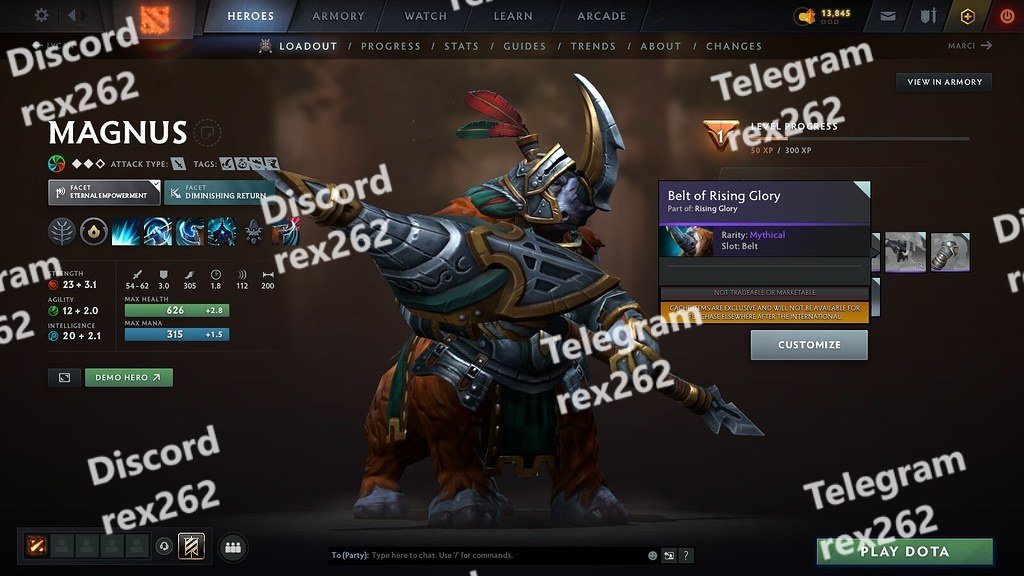Open the About section
Viewport: 1024px width, 576px height.
660,46
